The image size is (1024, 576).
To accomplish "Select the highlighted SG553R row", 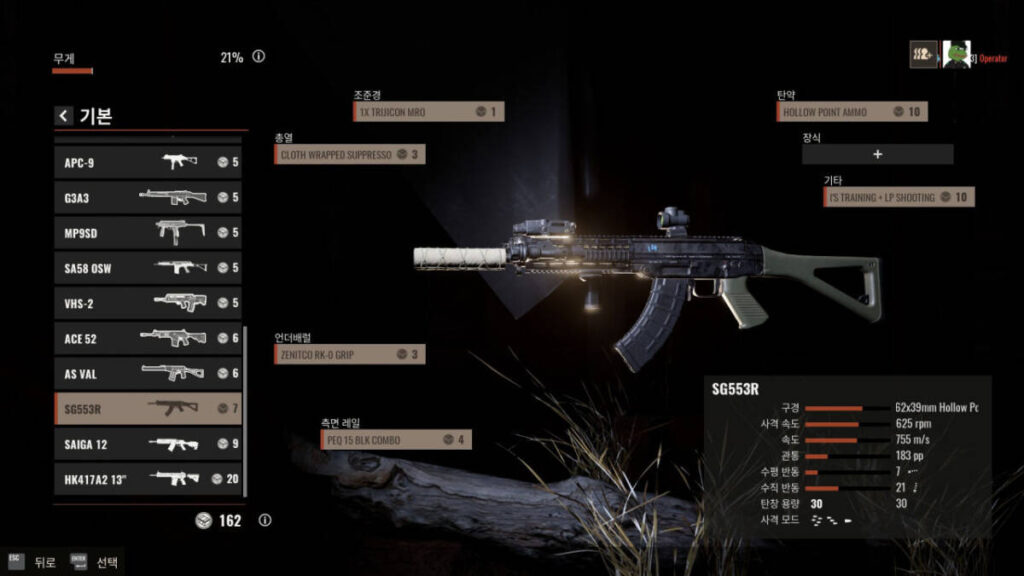I will 148,408.
